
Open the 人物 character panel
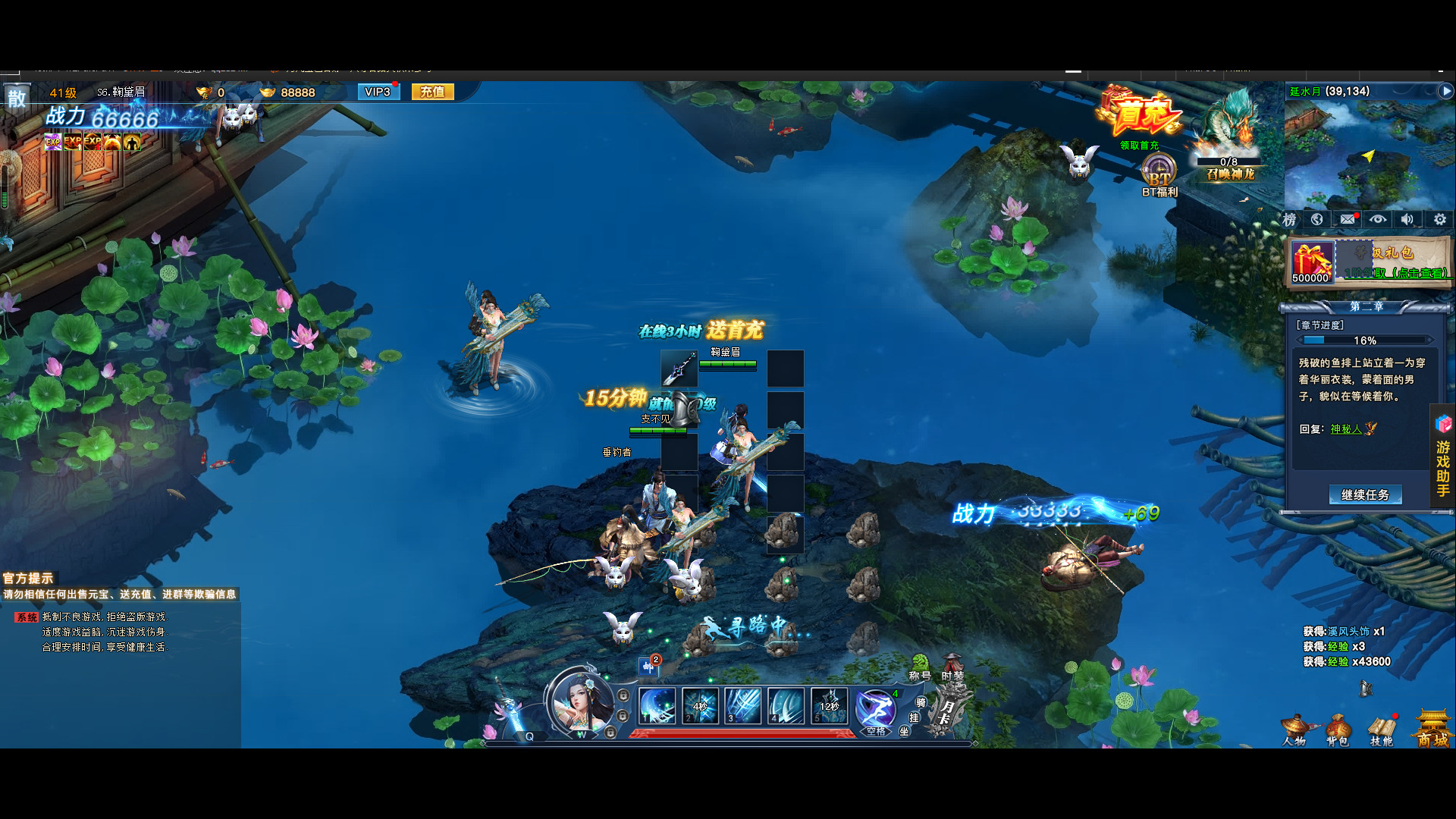1294,731
